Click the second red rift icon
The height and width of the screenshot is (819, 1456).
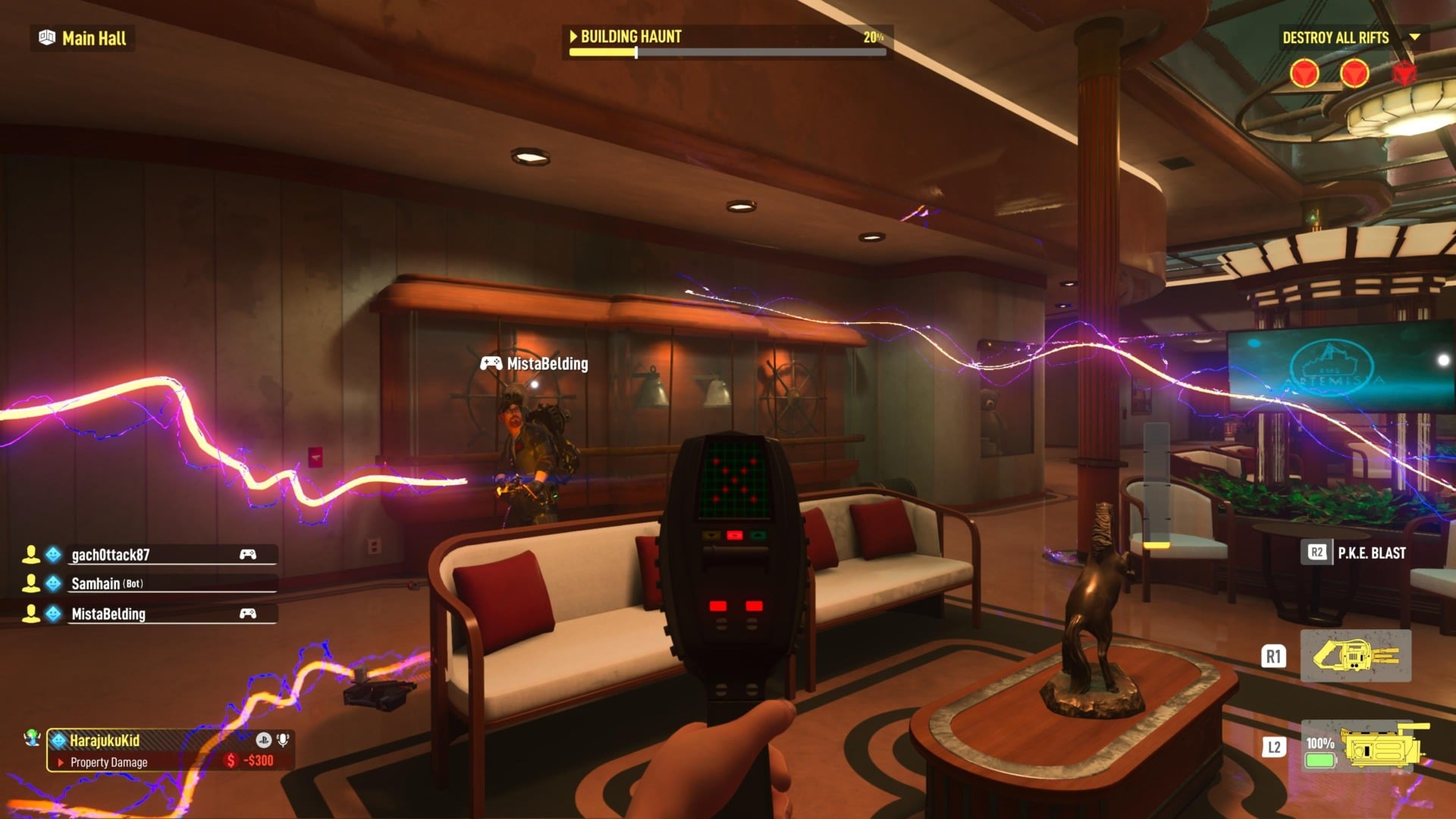(1354, 74)
